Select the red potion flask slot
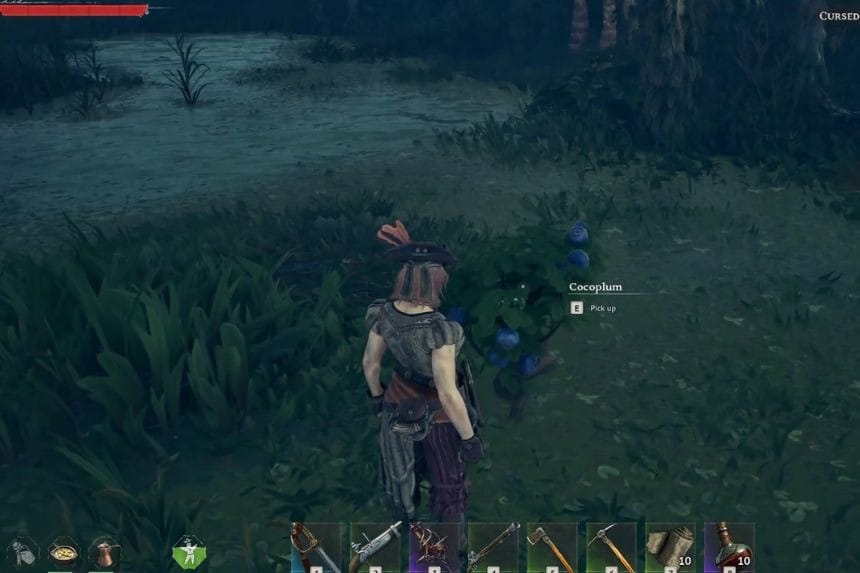The image size is (860, 573). coord(729,547)
